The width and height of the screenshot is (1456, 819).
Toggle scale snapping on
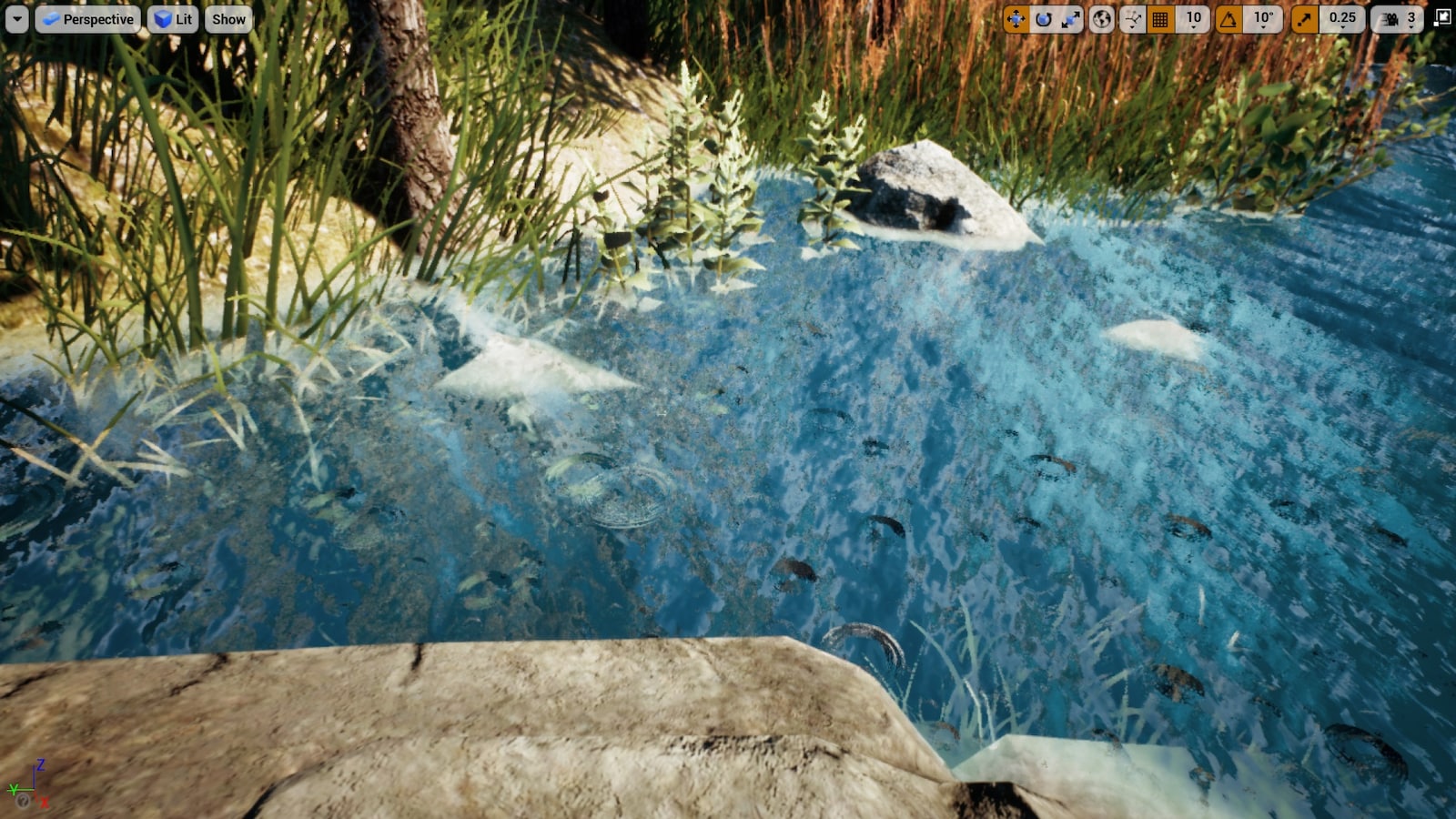(1305, 18)
